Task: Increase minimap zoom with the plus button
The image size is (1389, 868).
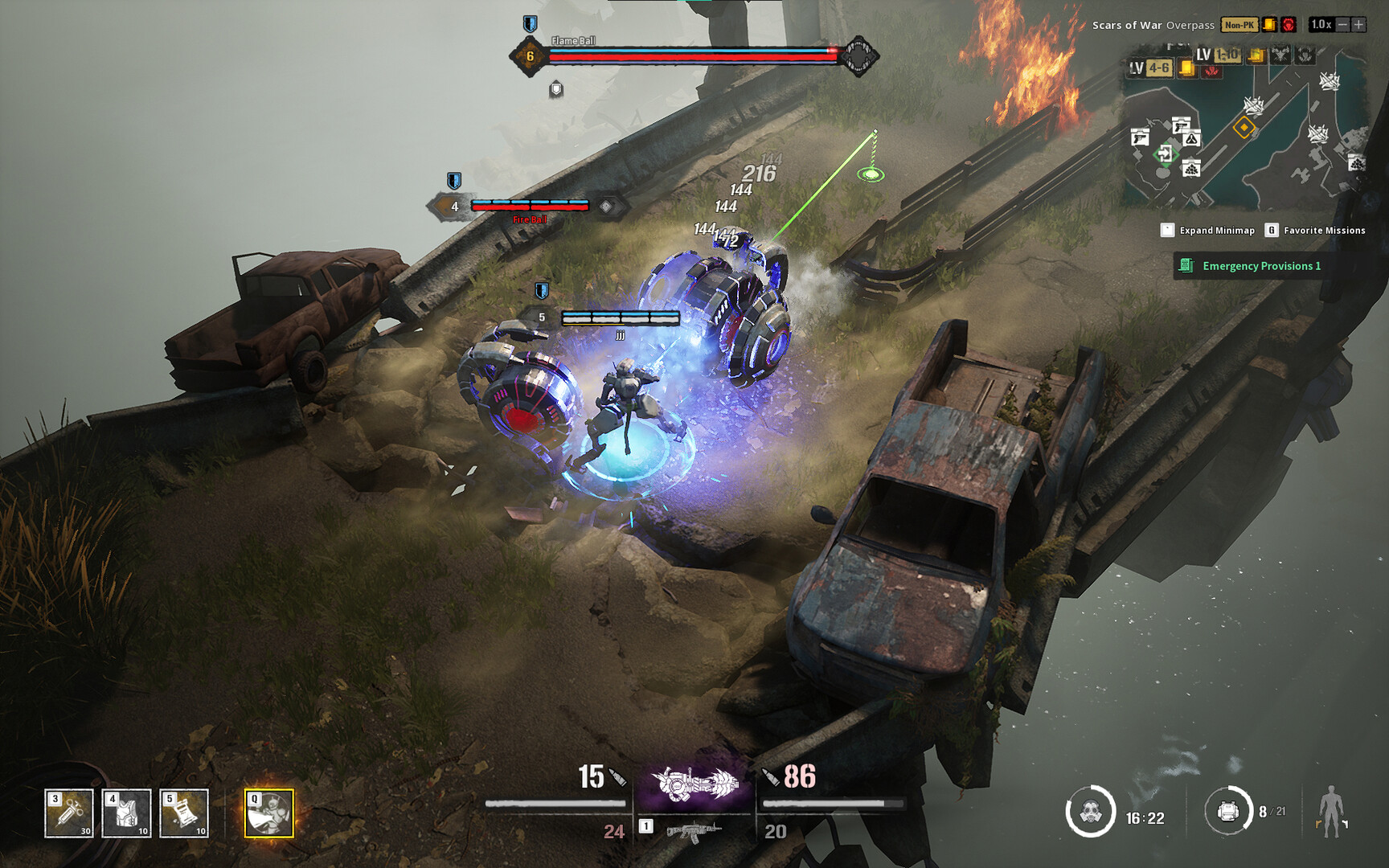Action: pos(1358,24)
